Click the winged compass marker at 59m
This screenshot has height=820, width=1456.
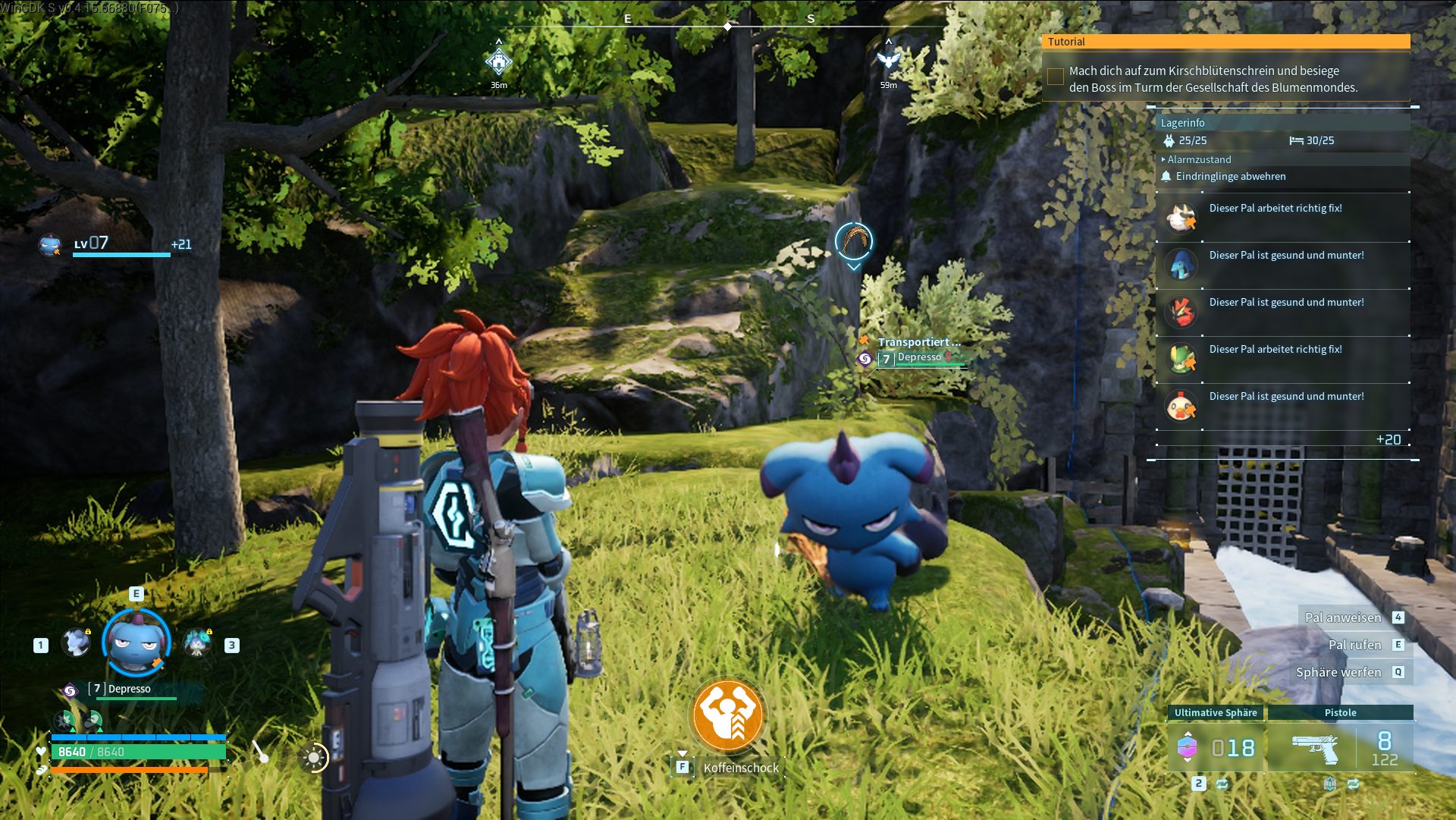888,60
